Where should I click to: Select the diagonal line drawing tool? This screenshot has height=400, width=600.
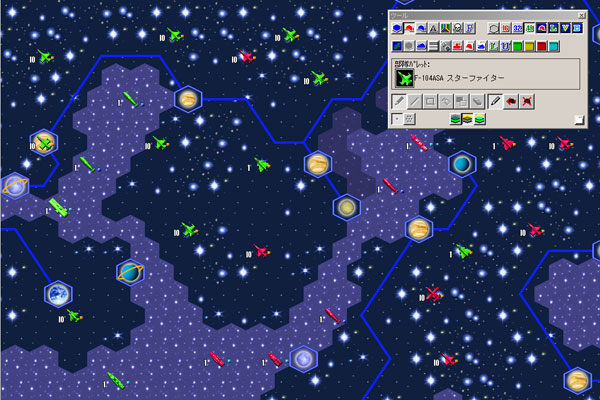click(414, 101)
